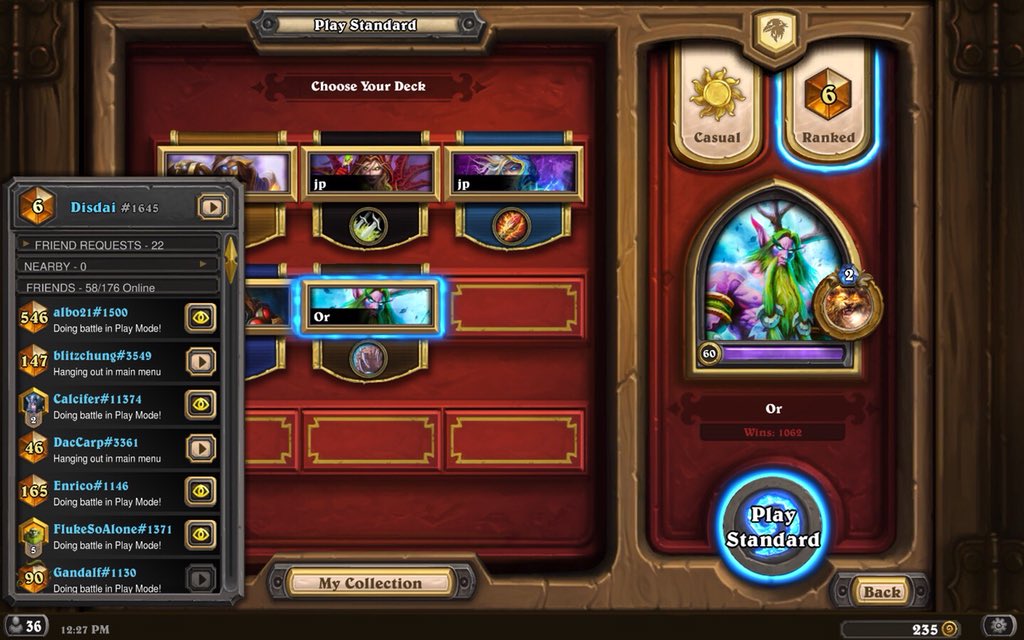Watch FlukeSoAlone's game via the eye icon
The width and height of the screenshot is (1024, 640).
[x=201, y=535]
